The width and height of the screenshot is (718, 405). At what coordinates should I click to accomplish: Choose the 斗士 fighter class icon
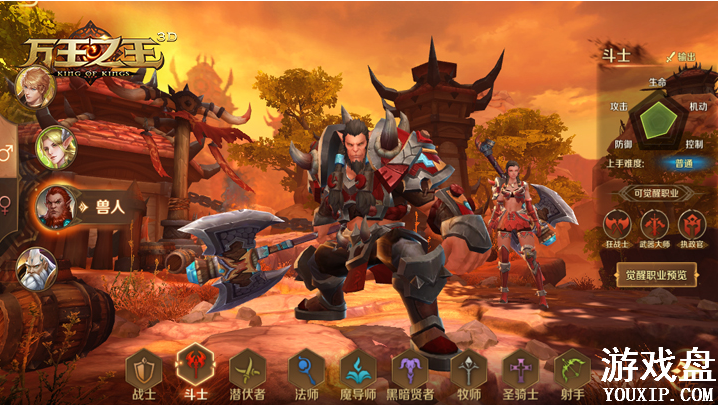coord(194,366)
